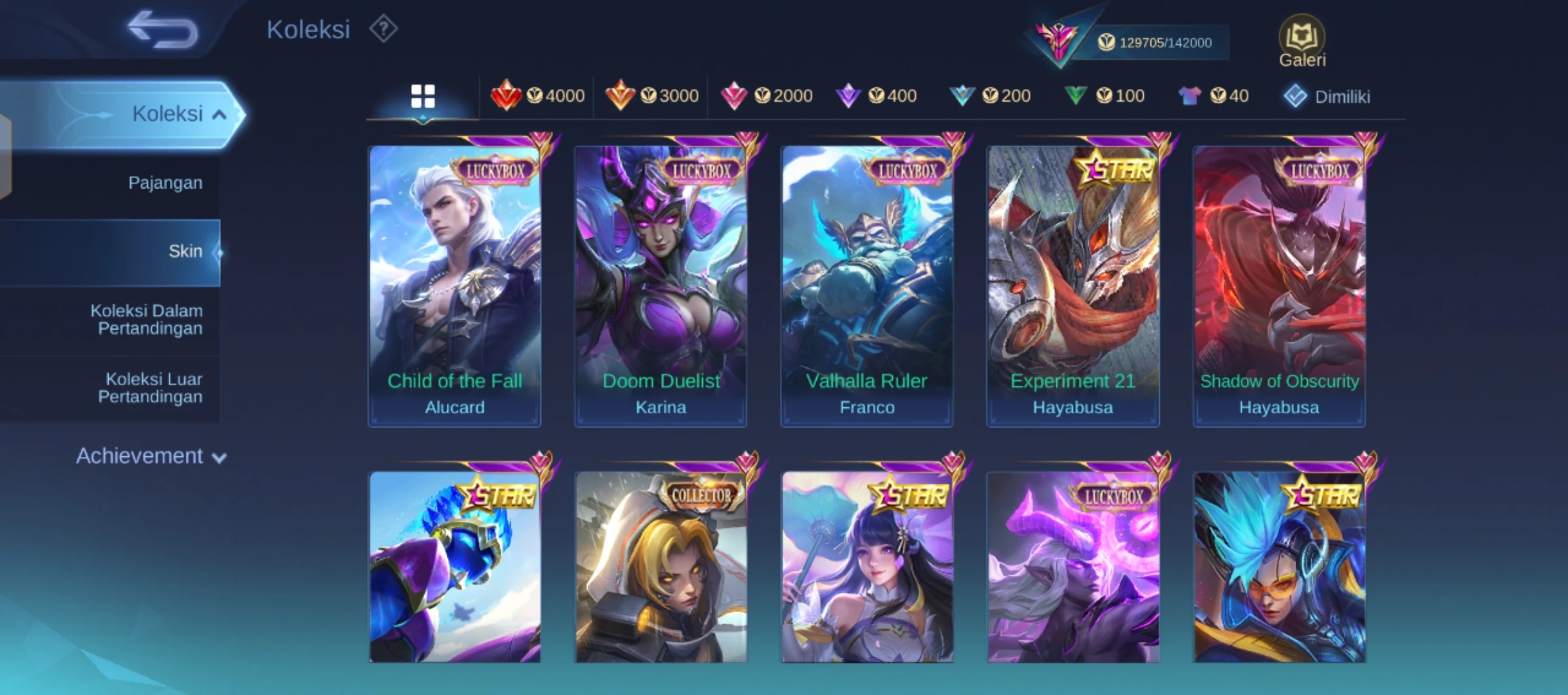Open the Koleksi help question mark
This screenshot has height=695, width=1568.
tap(383, 29)
